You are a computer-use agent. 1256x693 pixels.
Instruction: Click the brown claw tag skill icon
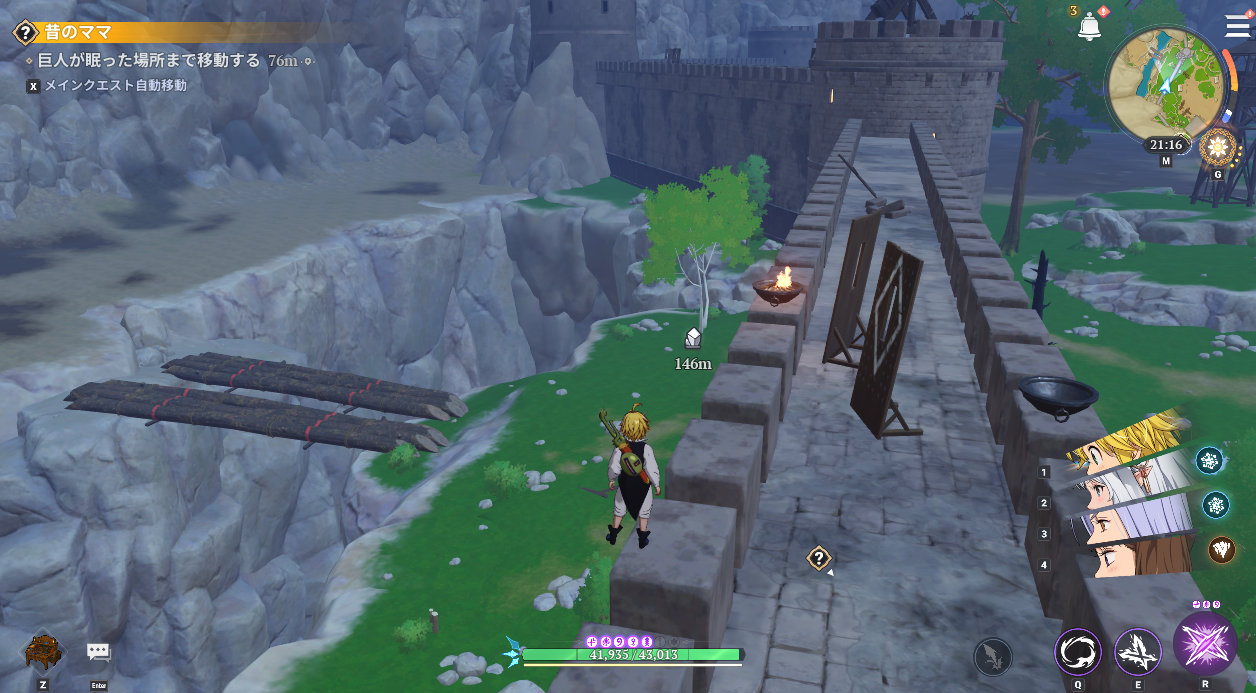[1222, 549]
